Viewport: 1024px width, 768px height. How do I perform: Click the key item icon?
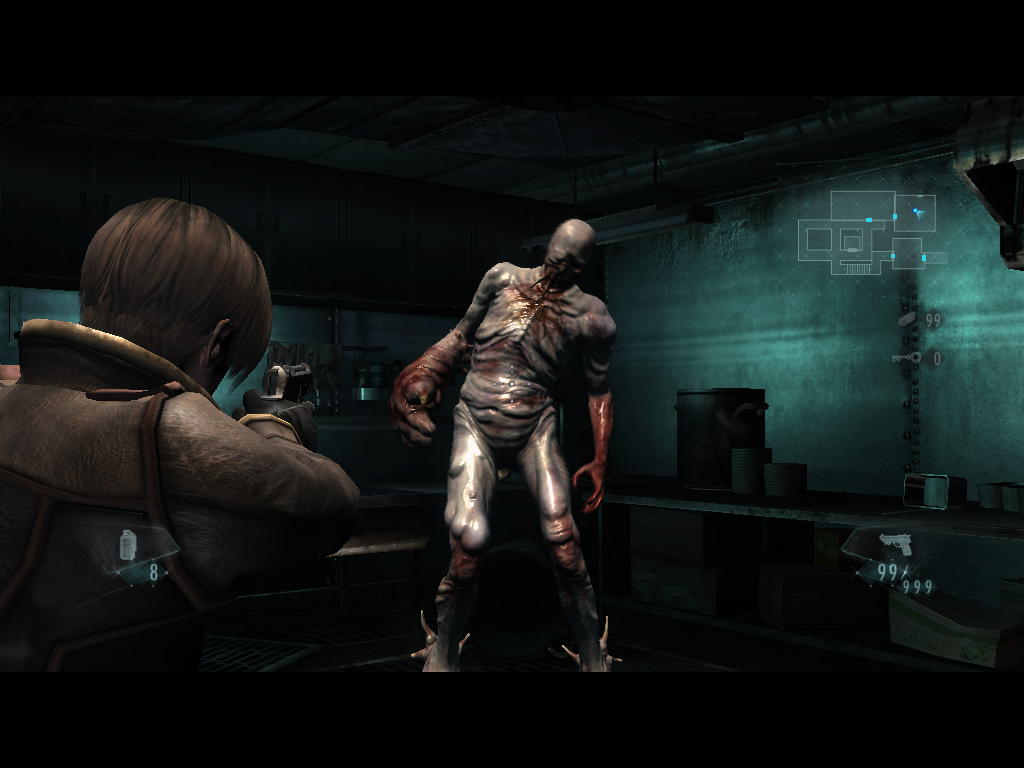tap(906, 358)
